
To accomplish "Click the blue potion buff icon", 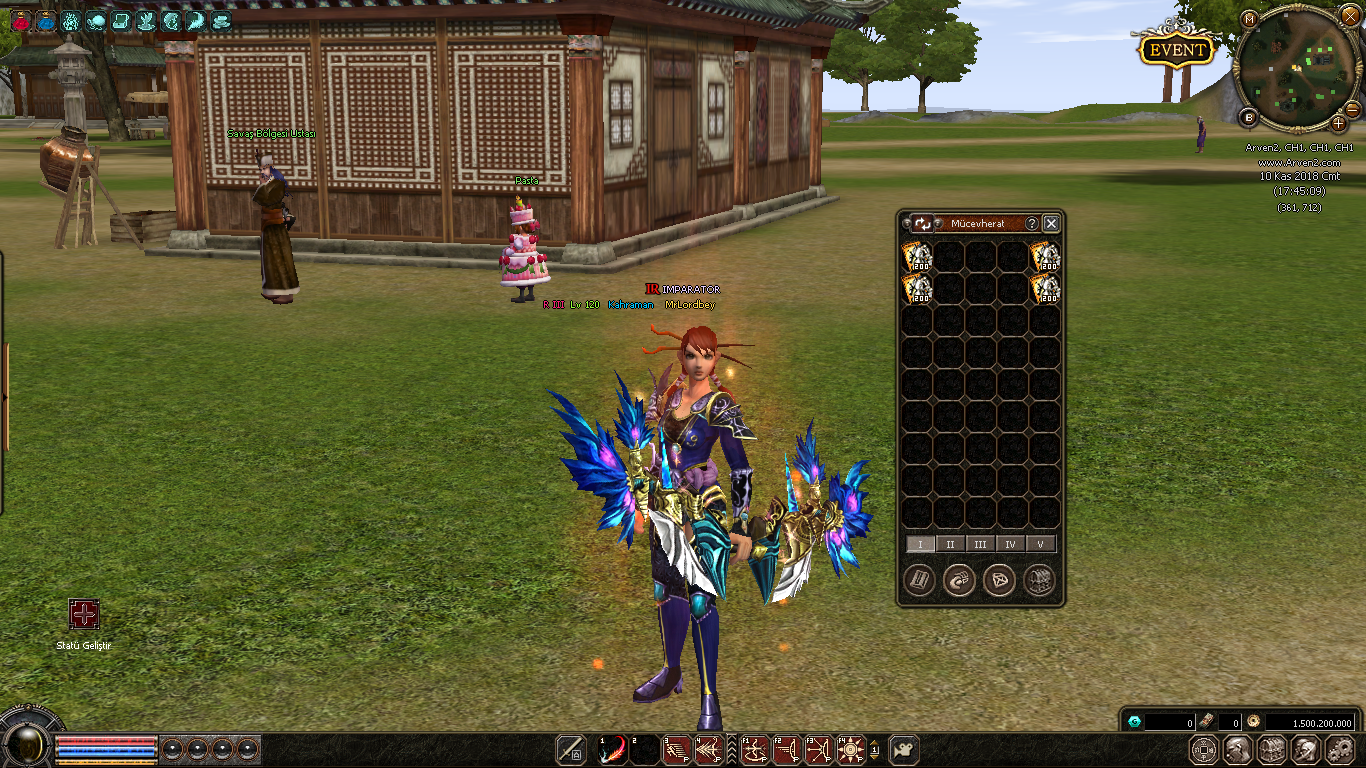I will point(46,20).
